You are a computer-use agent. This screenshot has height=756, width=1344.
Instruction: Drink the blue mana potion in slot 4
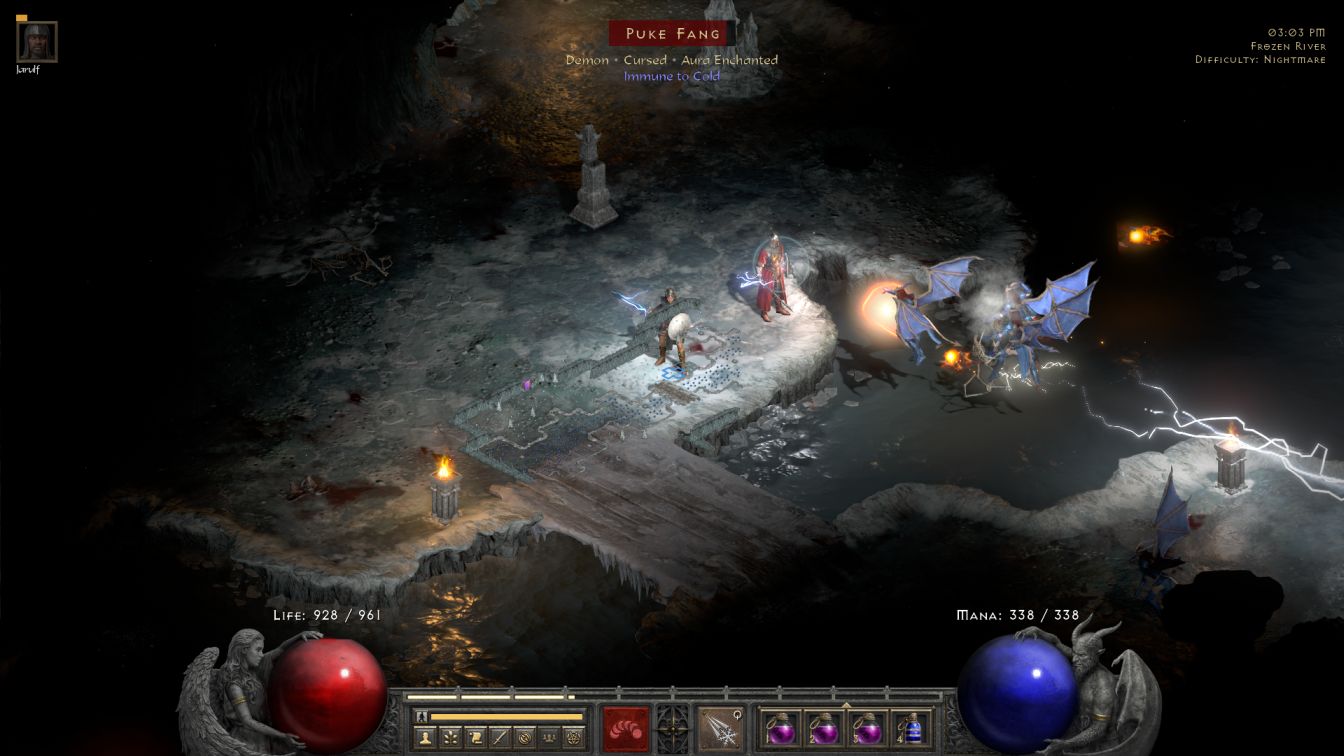[x=910, y=728]
